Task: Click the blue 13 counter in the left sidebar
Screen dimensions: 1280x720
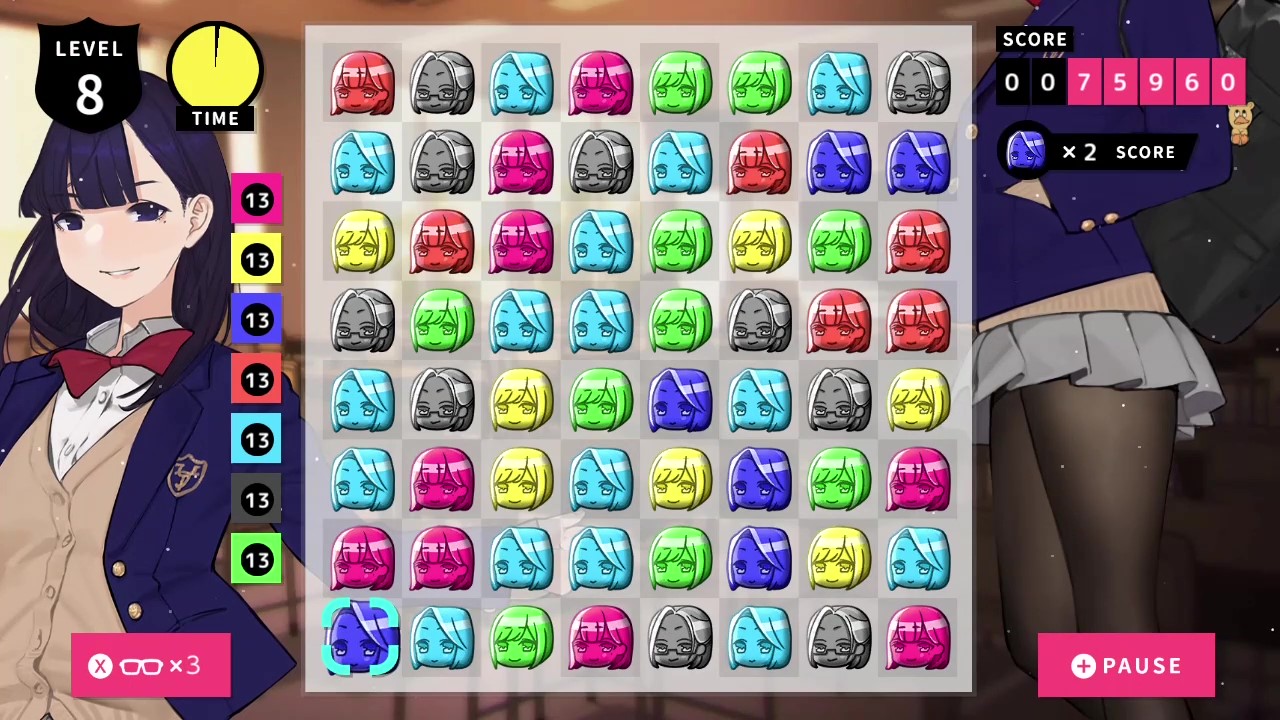Action: click(x=258, y=320)
